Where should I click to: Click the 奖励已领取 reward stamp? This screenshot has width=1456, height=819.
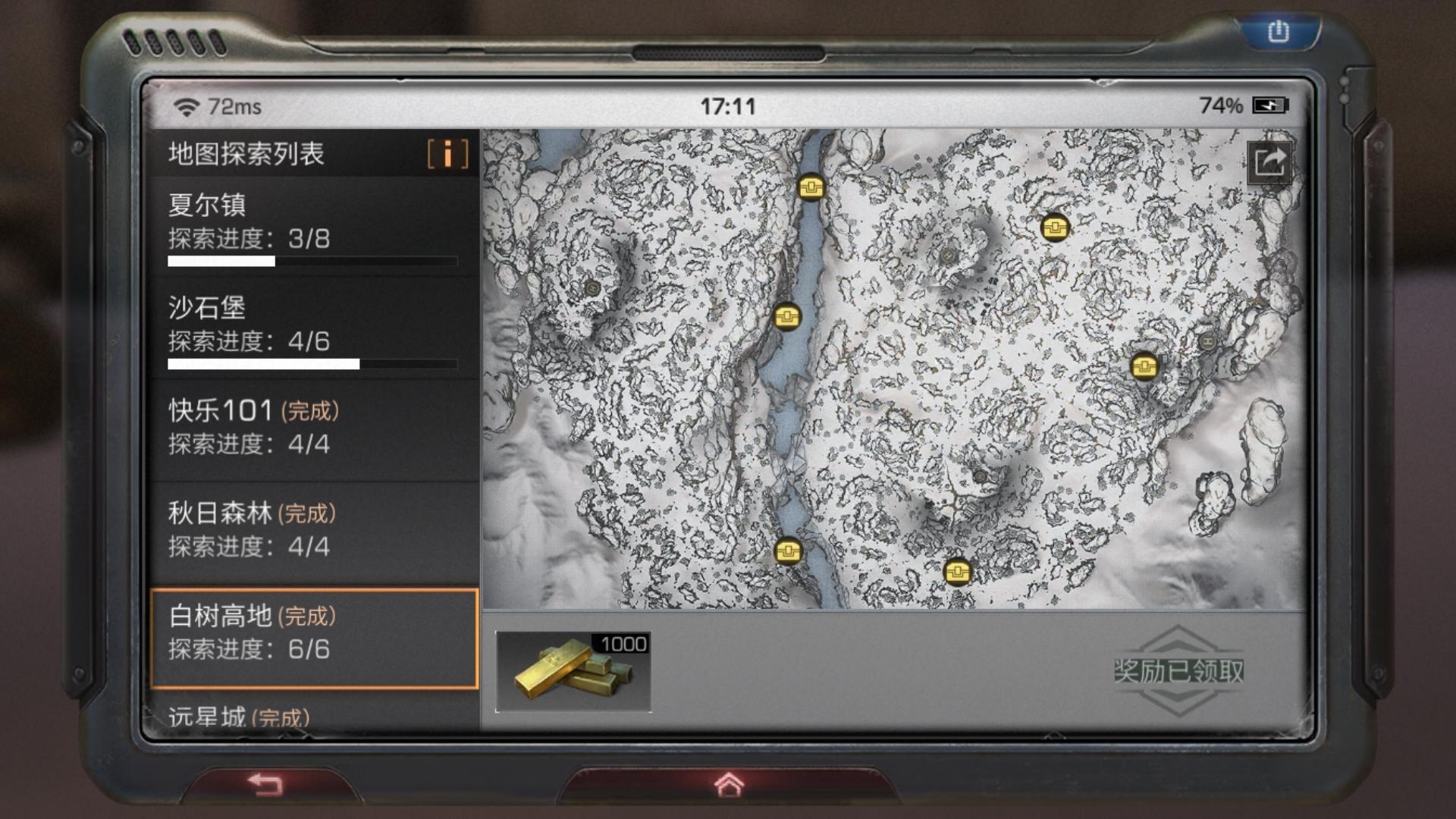tap(1178, 670)
